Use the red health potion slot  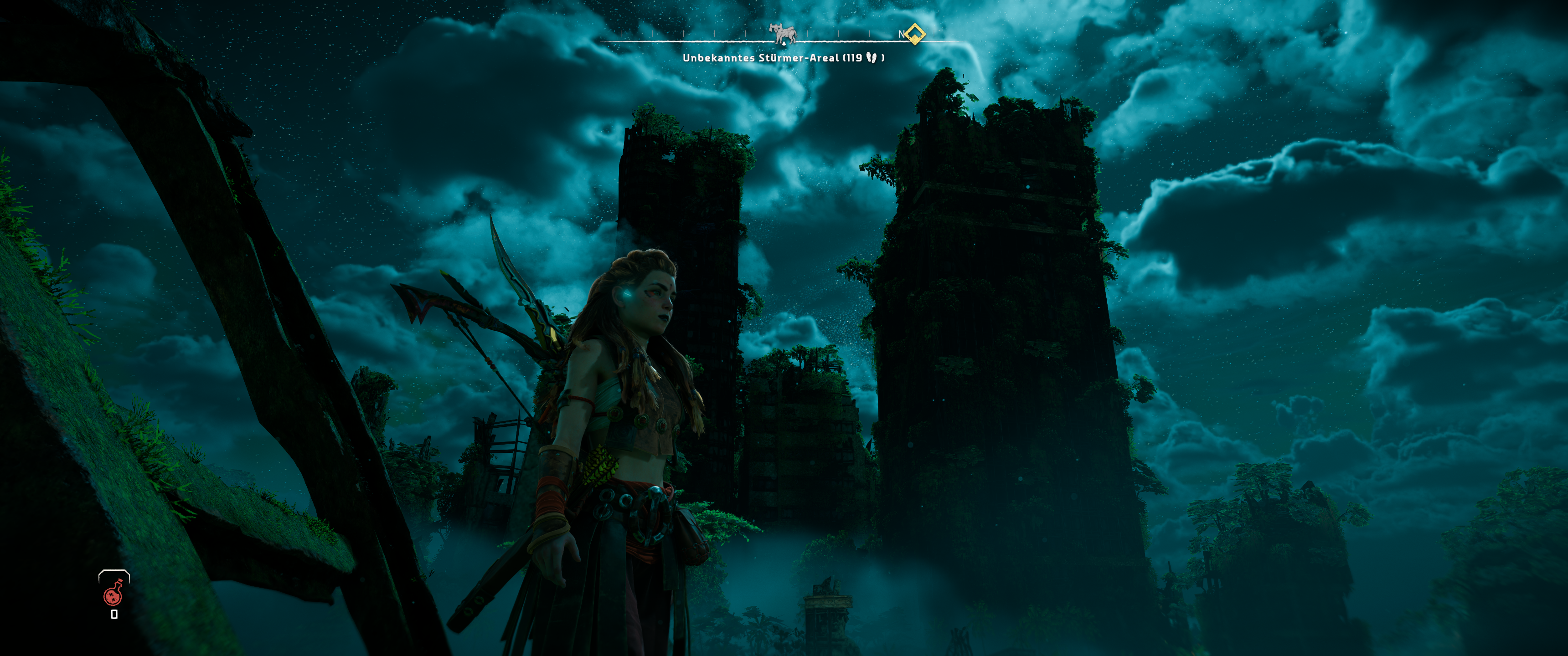[113, 594]
